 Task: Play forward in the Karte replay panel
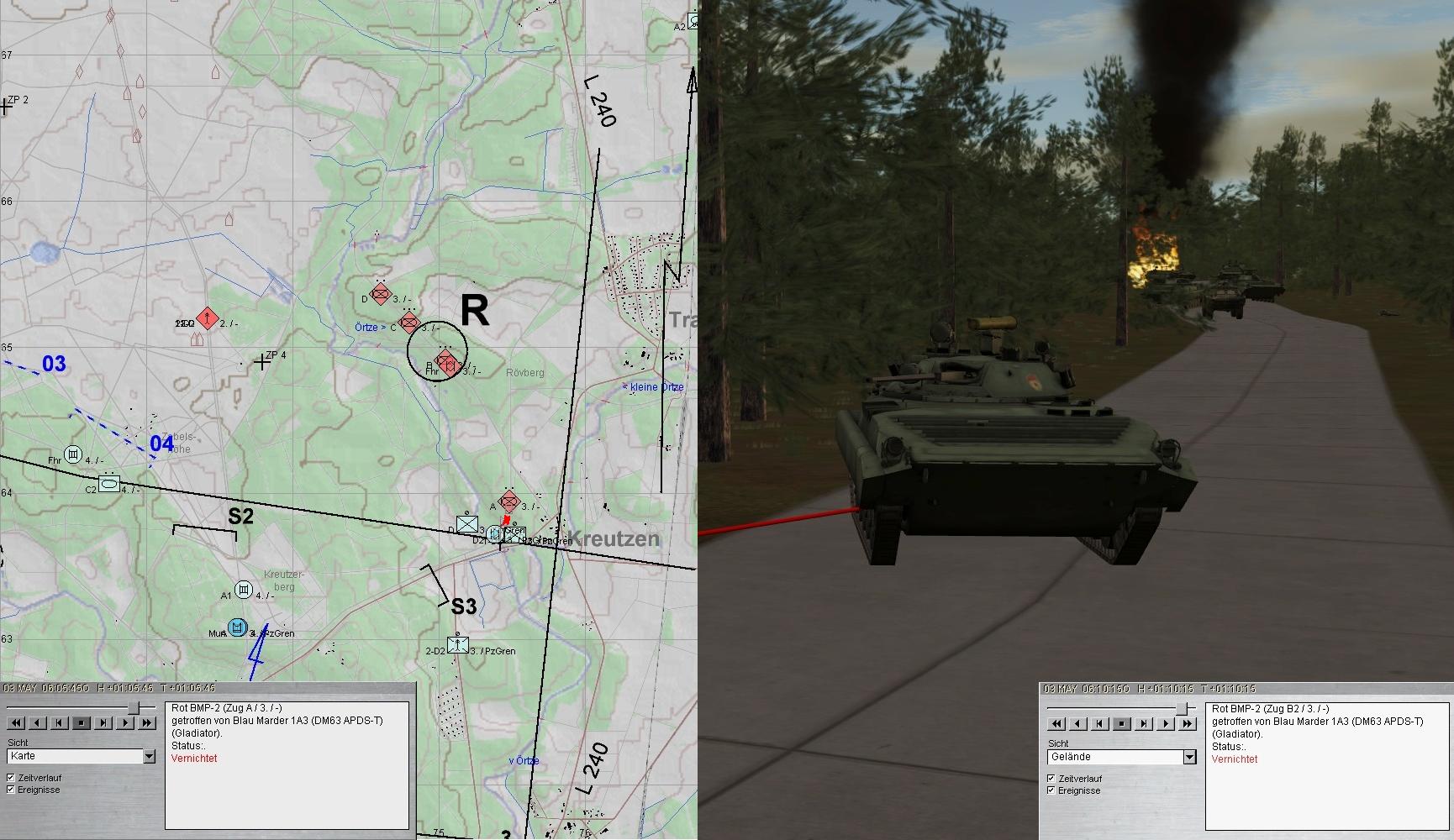pyautogui.click(x=125, y=722)
